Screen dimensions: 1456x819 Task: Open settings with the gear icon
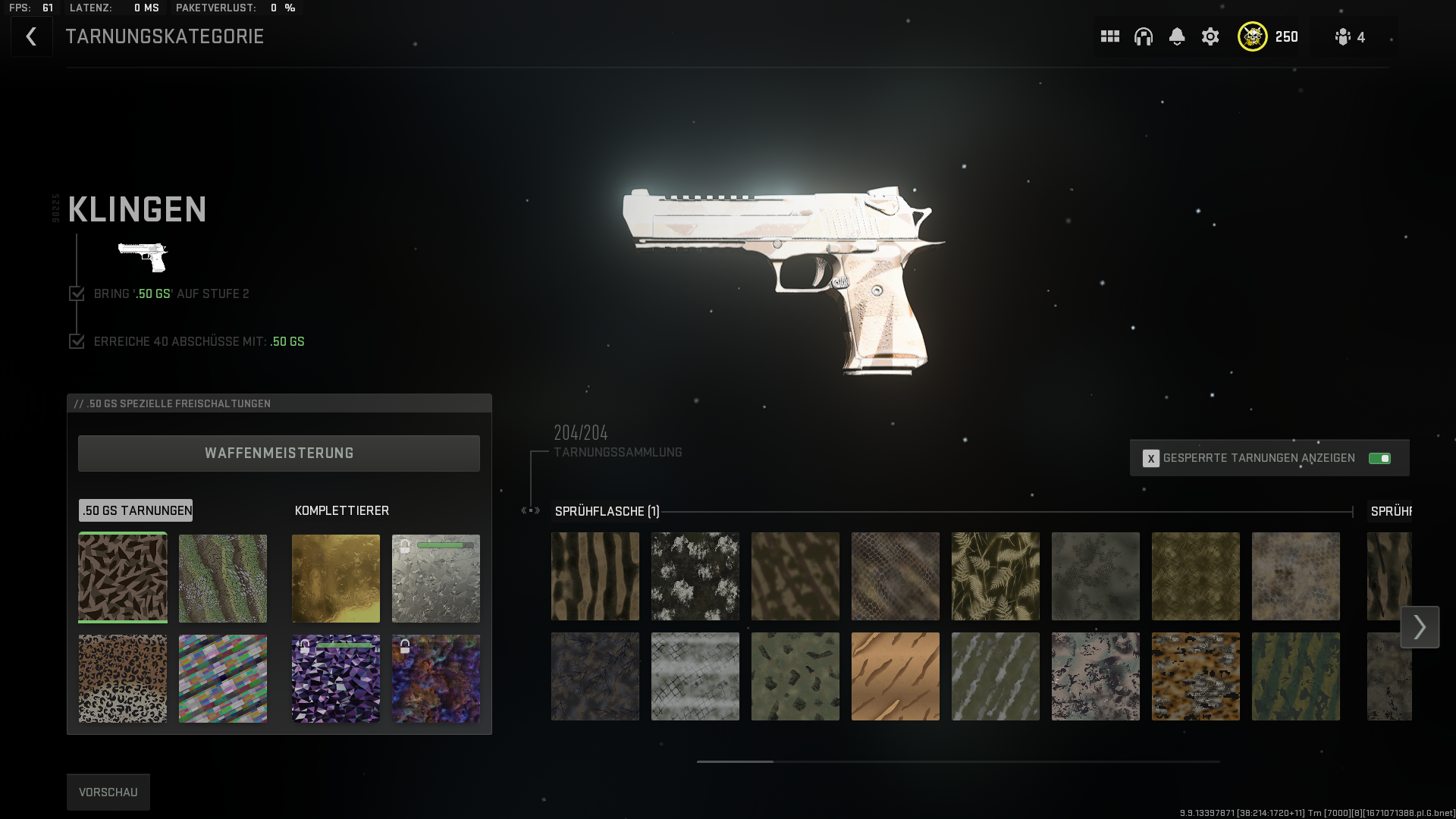click(x=1210, y=36)
